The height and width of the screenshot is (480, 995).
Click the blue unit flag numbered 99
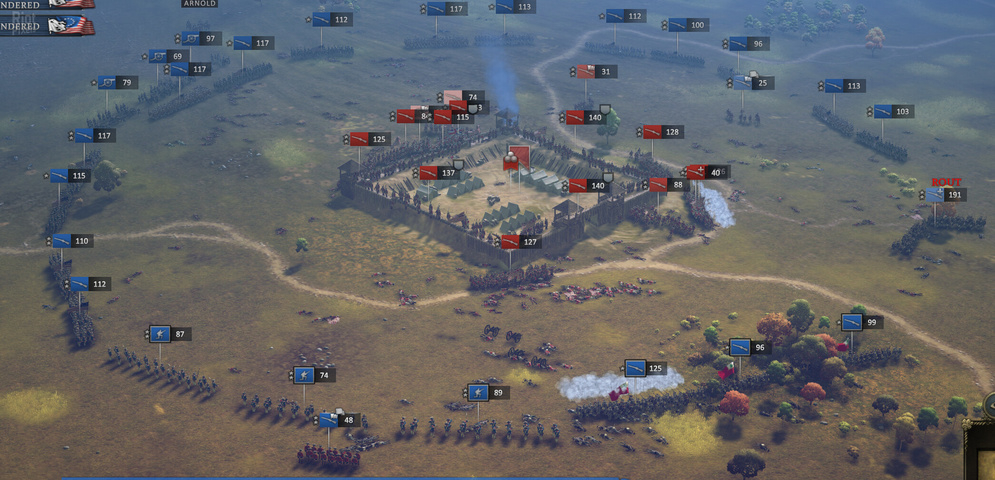pos(851,322)
